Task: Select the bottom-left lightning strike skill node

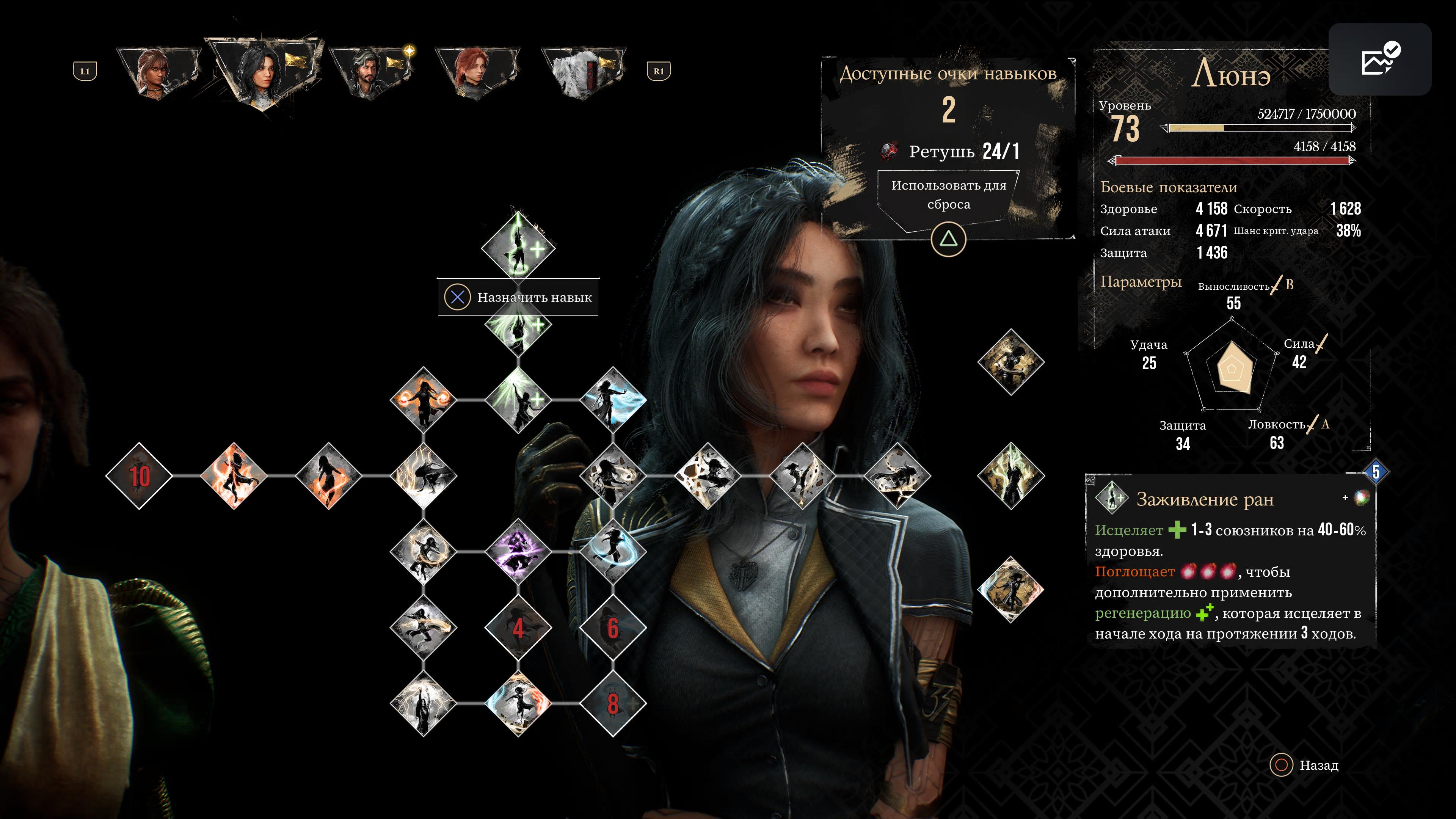Action: point(424,704)
